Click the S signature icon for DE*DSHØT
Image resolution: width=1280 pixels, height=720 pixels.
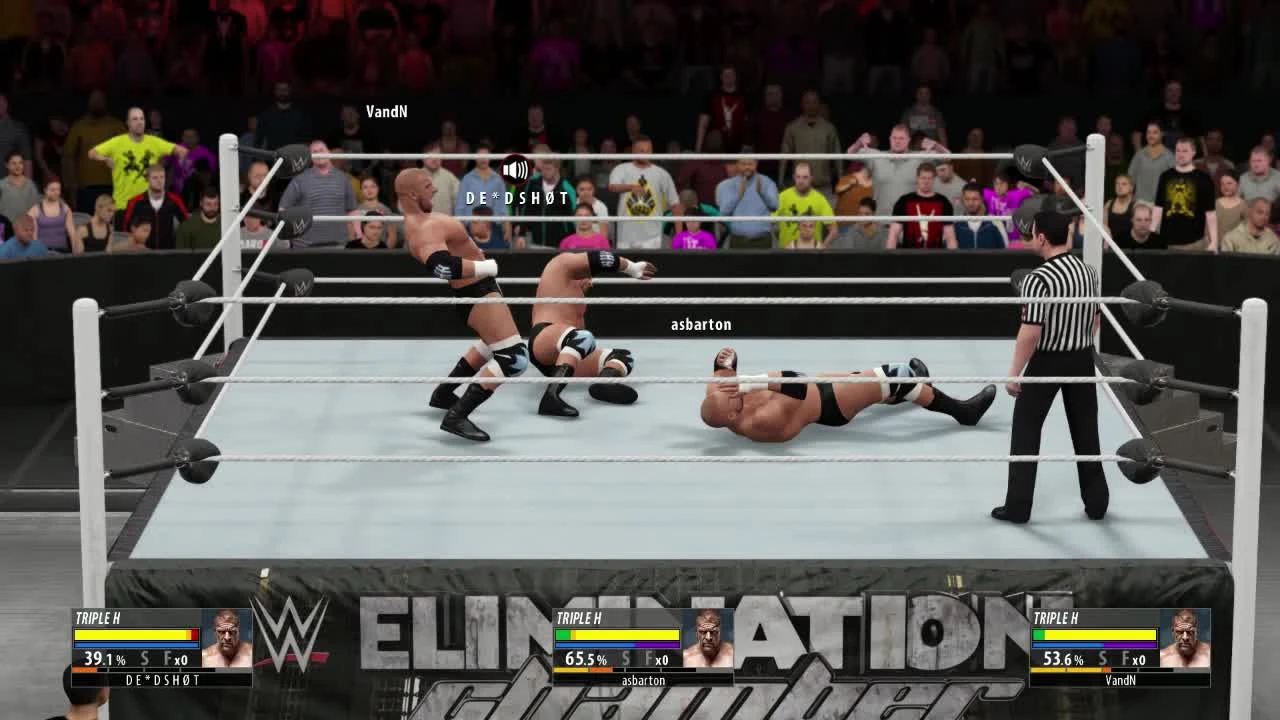point(146,659)
